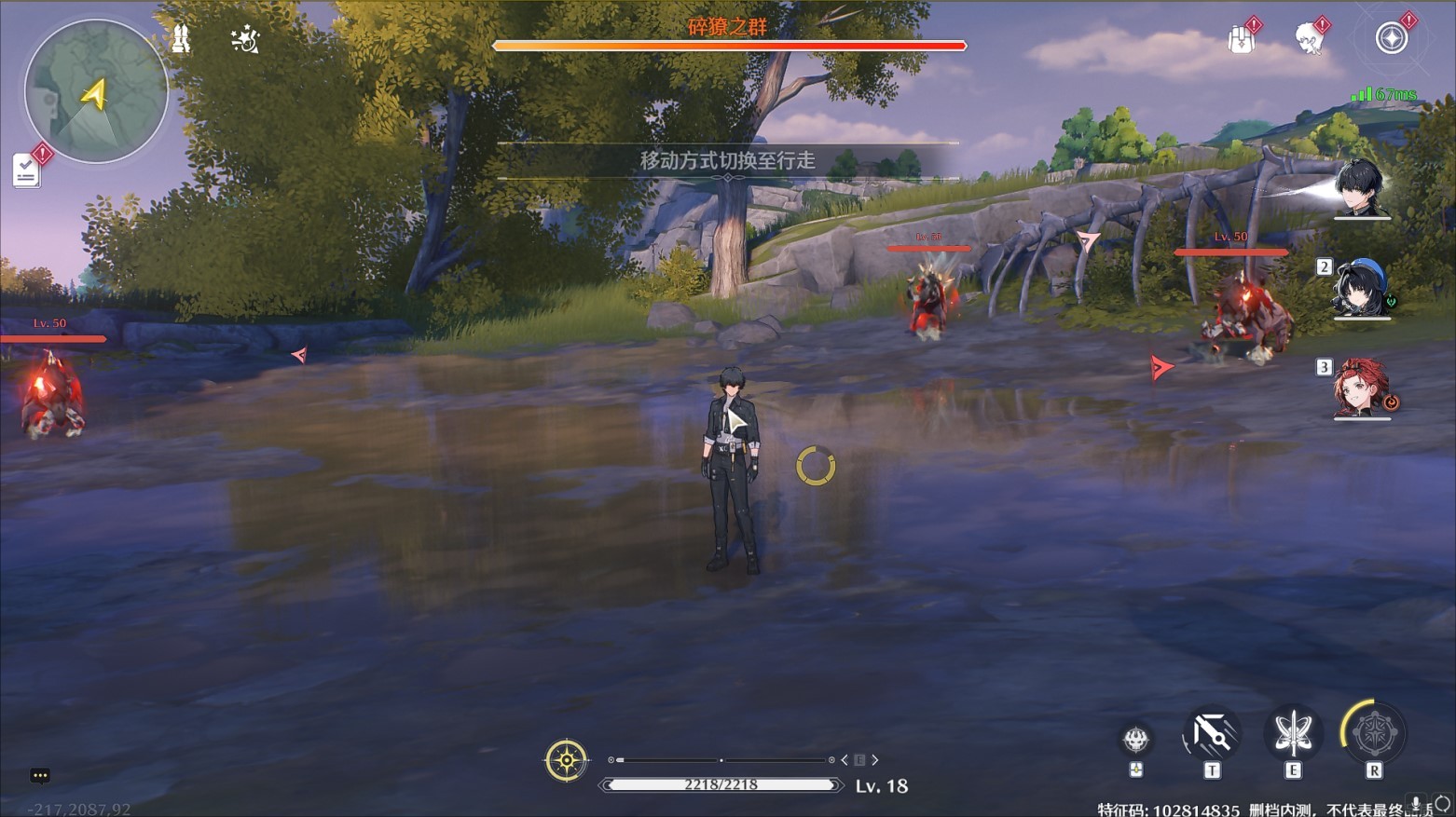Open the chat bubble icon
1456x817 pixels.
pos(39,775)
